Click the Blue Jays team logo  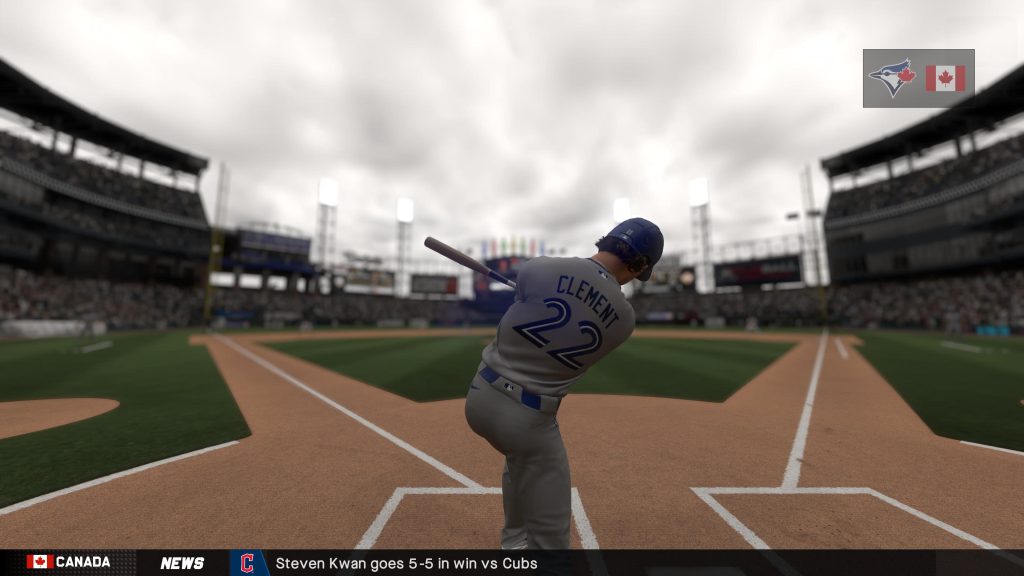(x=892, y=77)
